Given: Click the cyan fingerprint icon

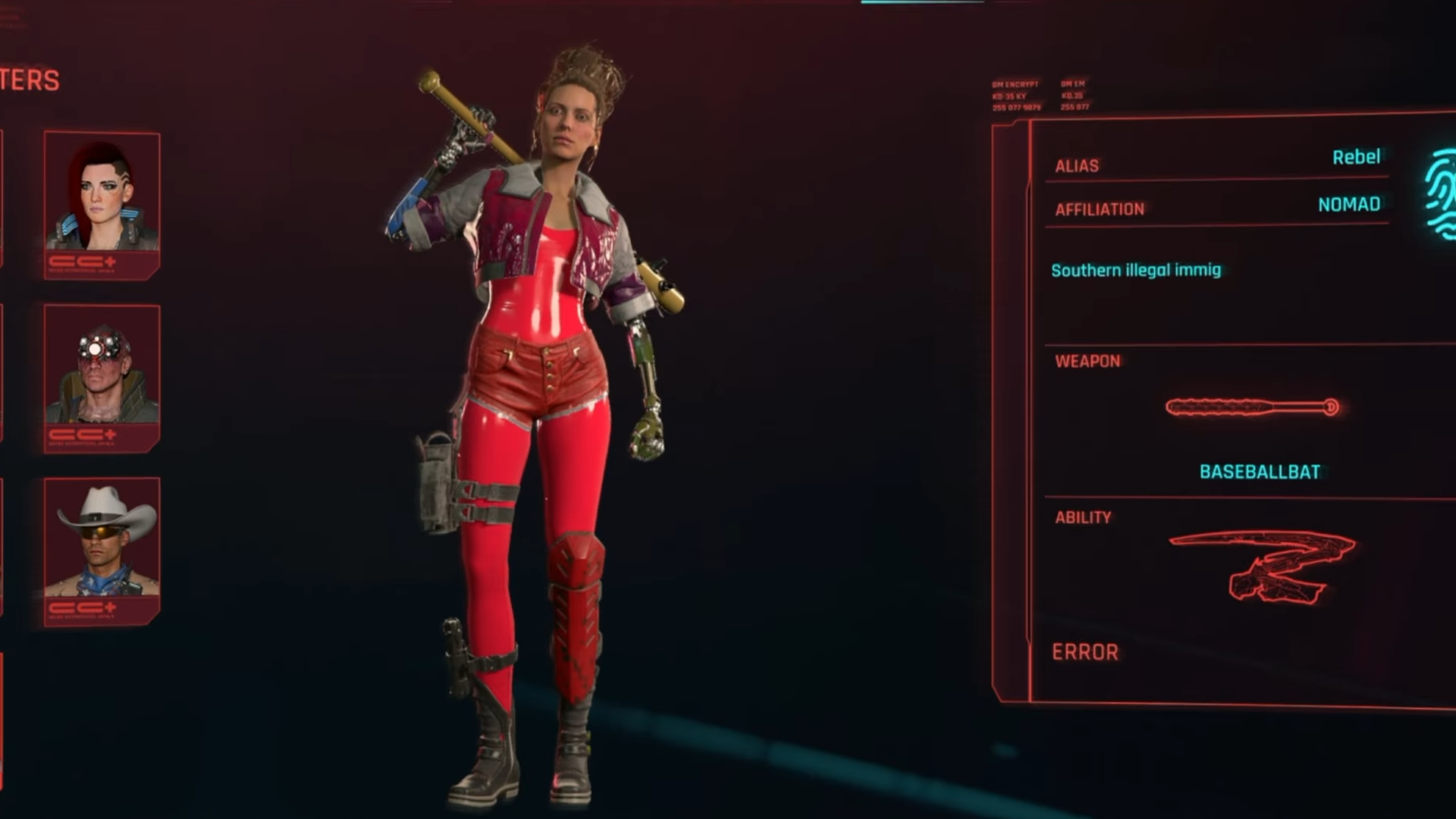Looking at the screenshot, I should 1440,195.
